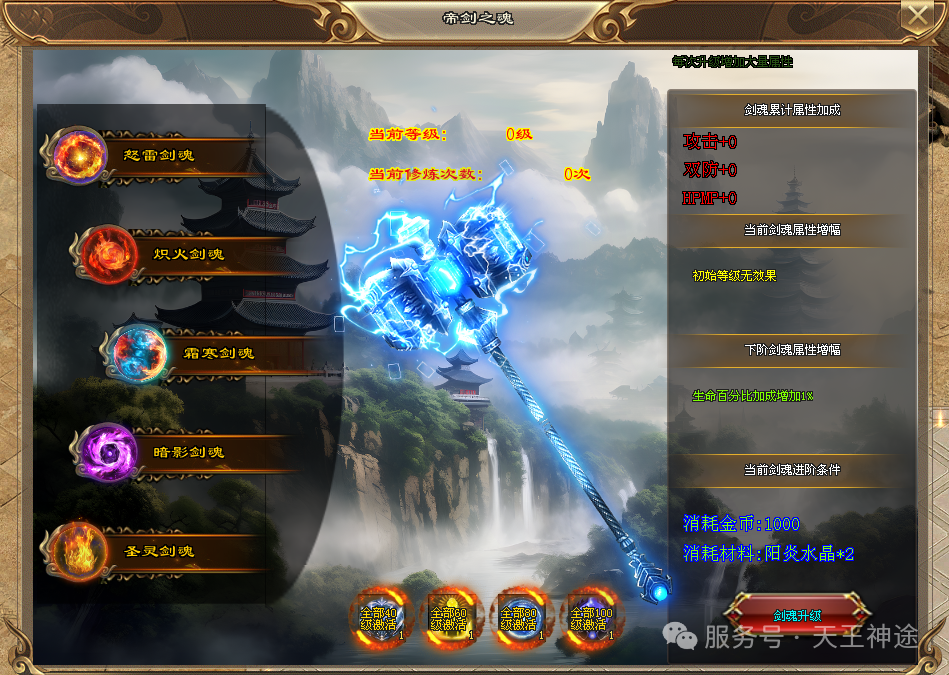Select the 全部100级激活 reward icon
Screen dimensions: 949x675
point(588,616)
